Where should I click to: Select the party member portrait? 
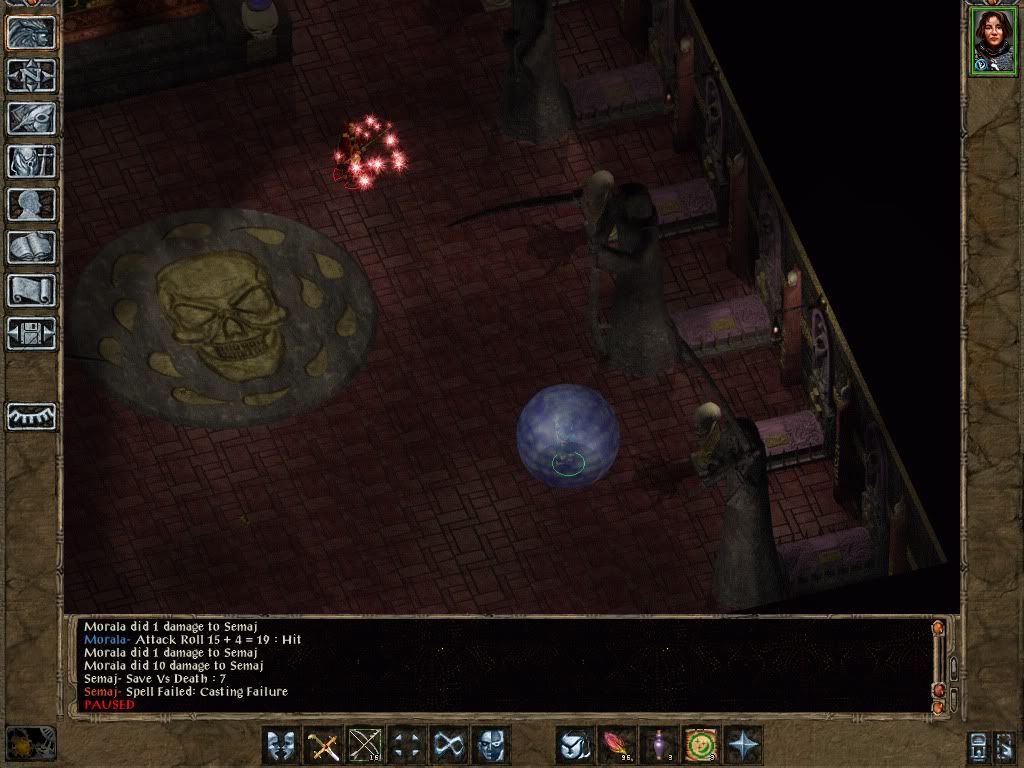coord(992,42)
